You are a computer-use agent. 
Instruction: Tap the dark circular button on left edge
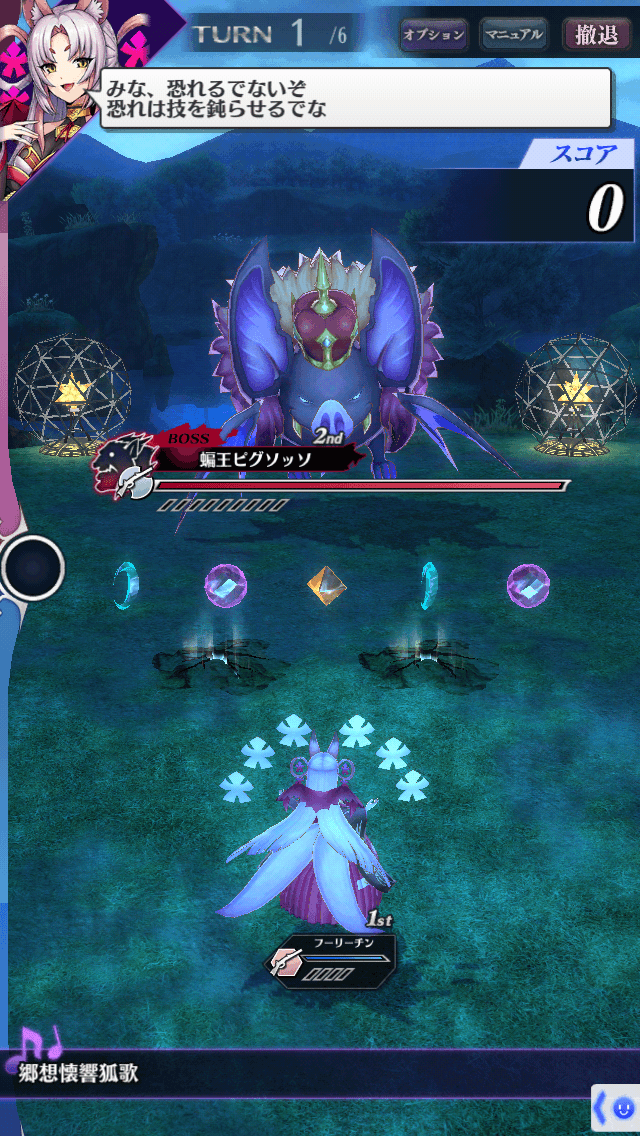32,567
